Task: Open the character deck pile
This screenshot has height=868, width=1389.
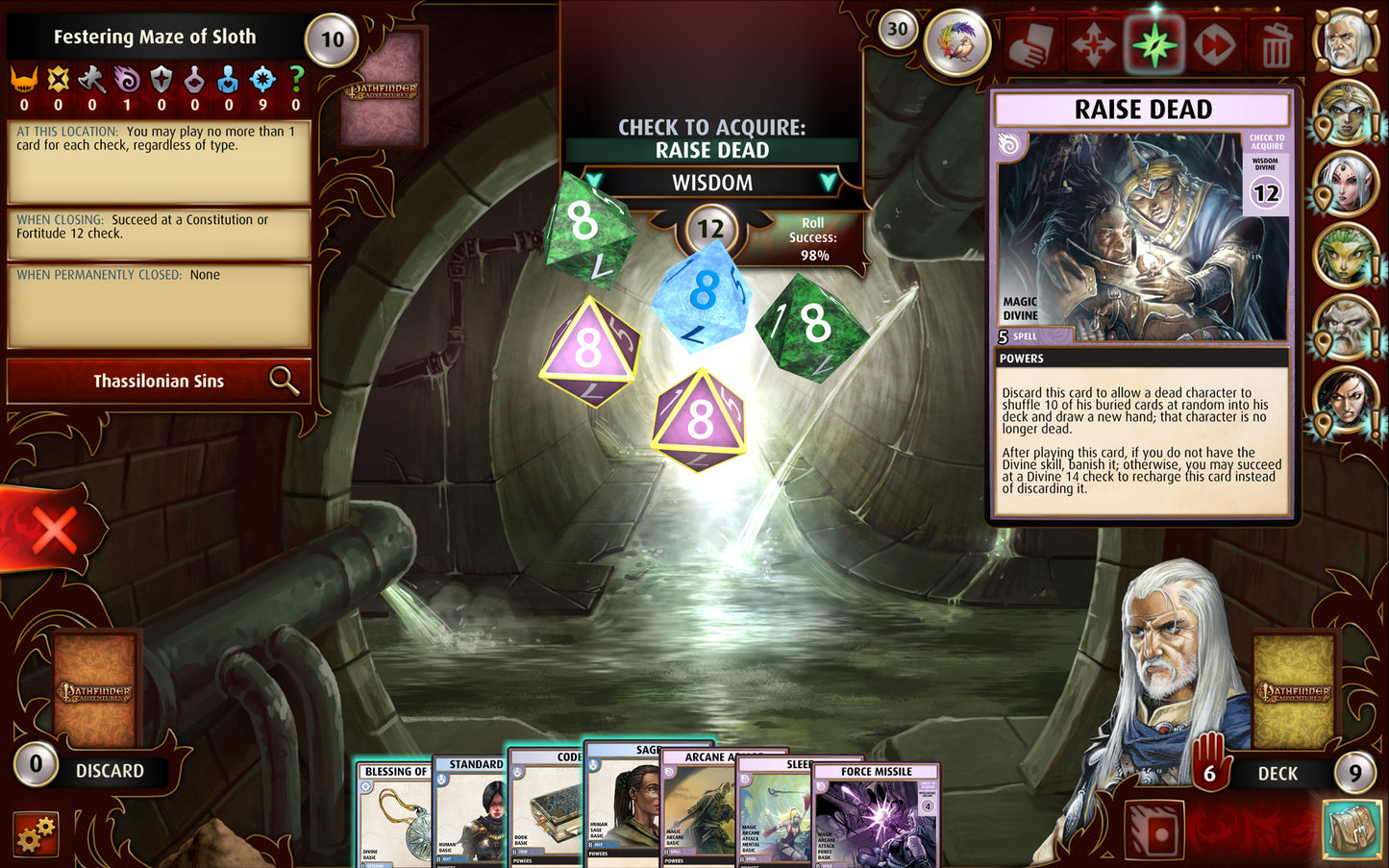Action: (x=1294, y=691)
